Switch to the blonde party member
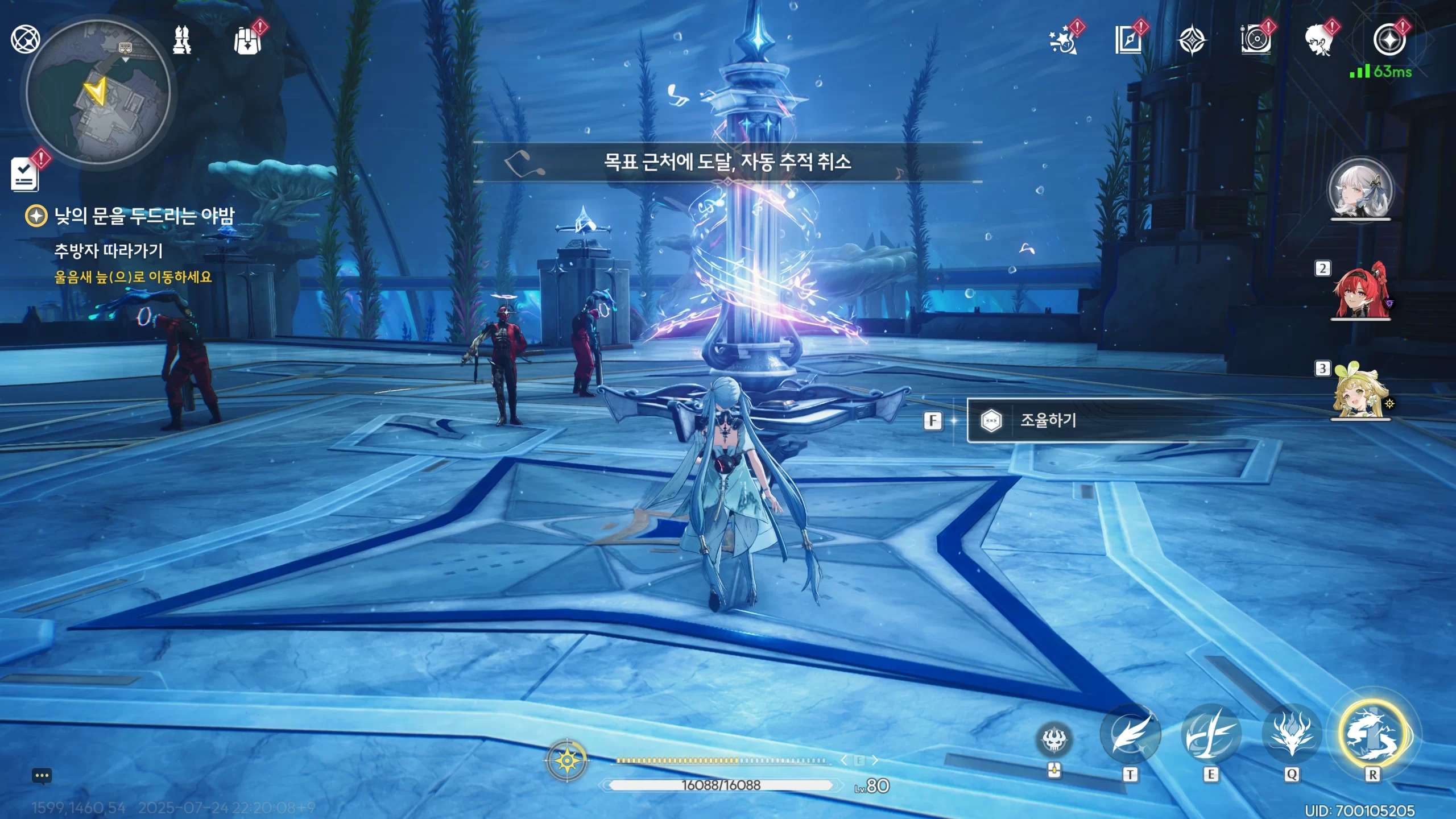 click(1359, 392)
